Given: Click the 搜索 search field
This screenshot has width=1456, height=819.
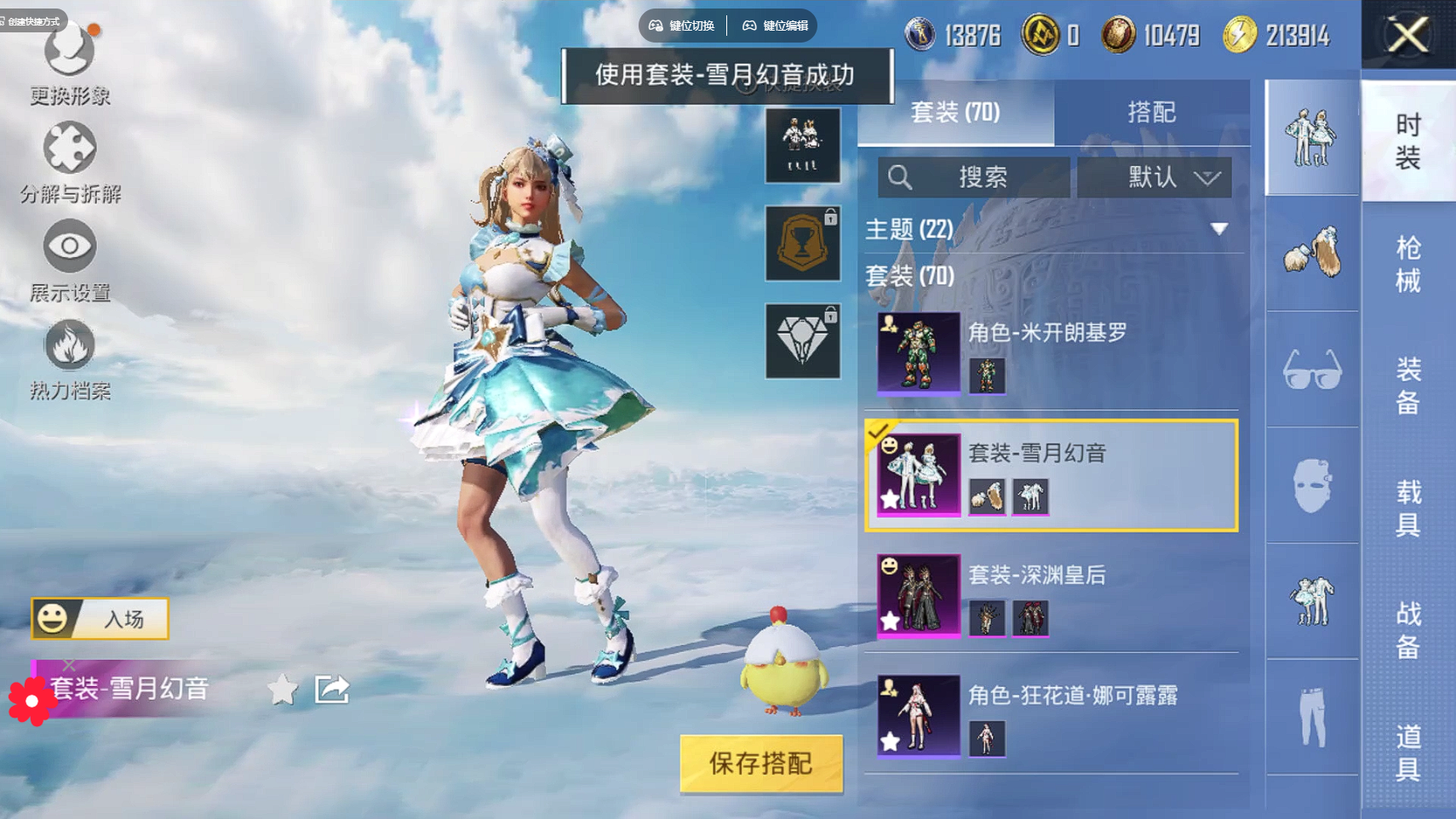Looking at the screenshot, I should (974, 177).
